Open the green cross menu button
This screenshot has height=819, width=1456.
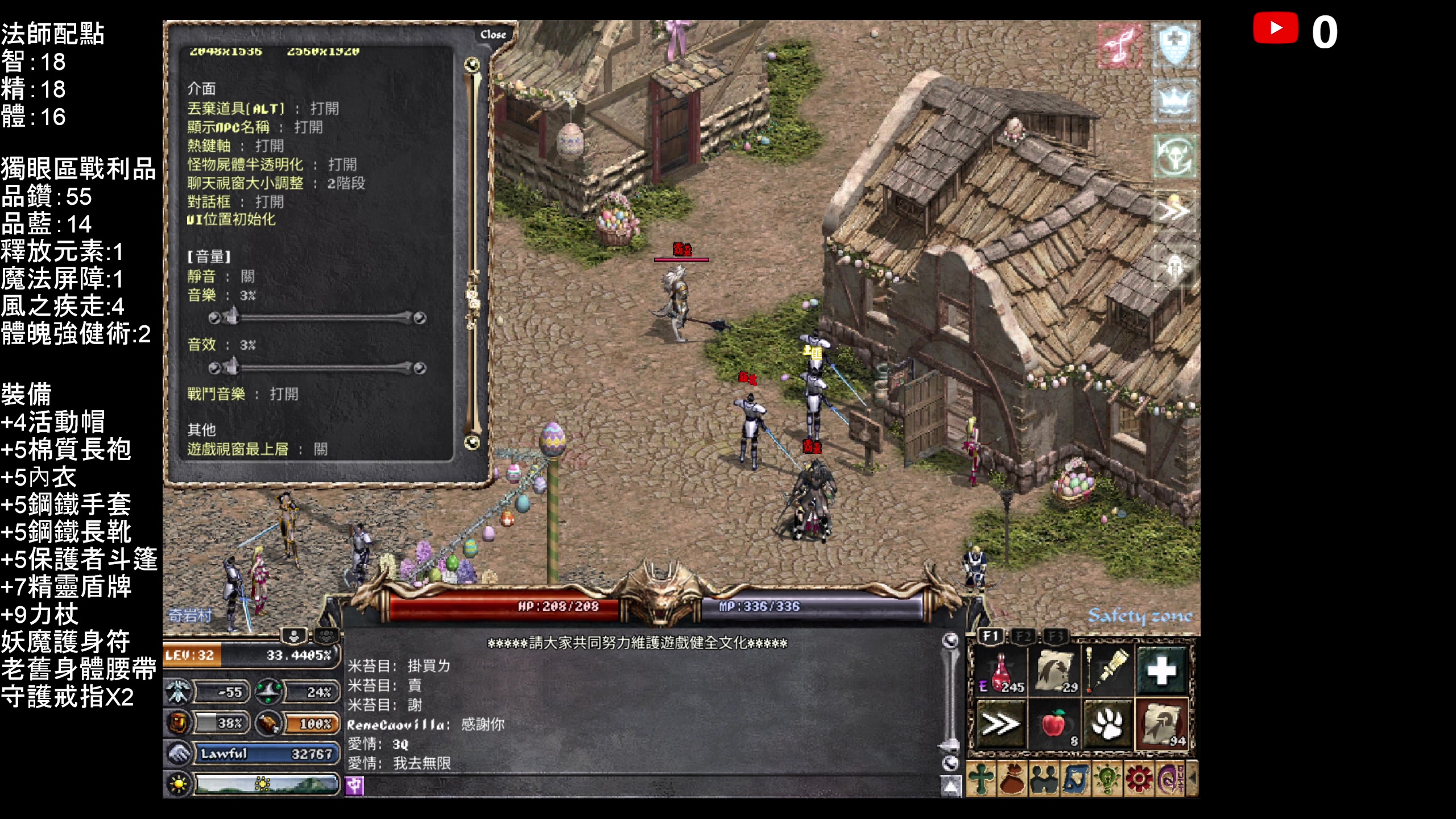[x=981, y=779]
